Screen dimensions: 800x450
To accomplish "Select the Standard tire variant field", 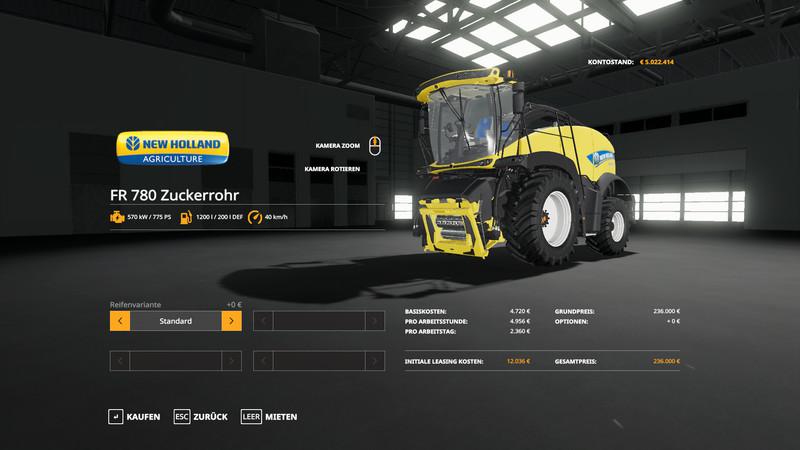I will pyautogui.click(x=175, y=321).
